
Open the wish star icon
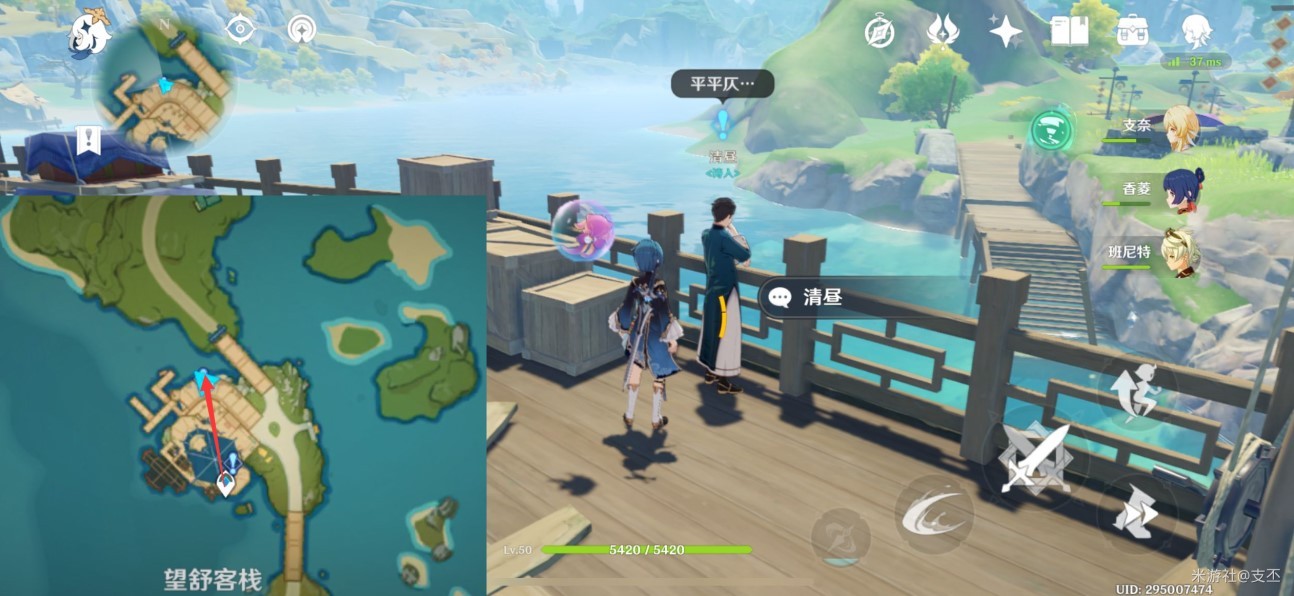[x=1005, y=32]
